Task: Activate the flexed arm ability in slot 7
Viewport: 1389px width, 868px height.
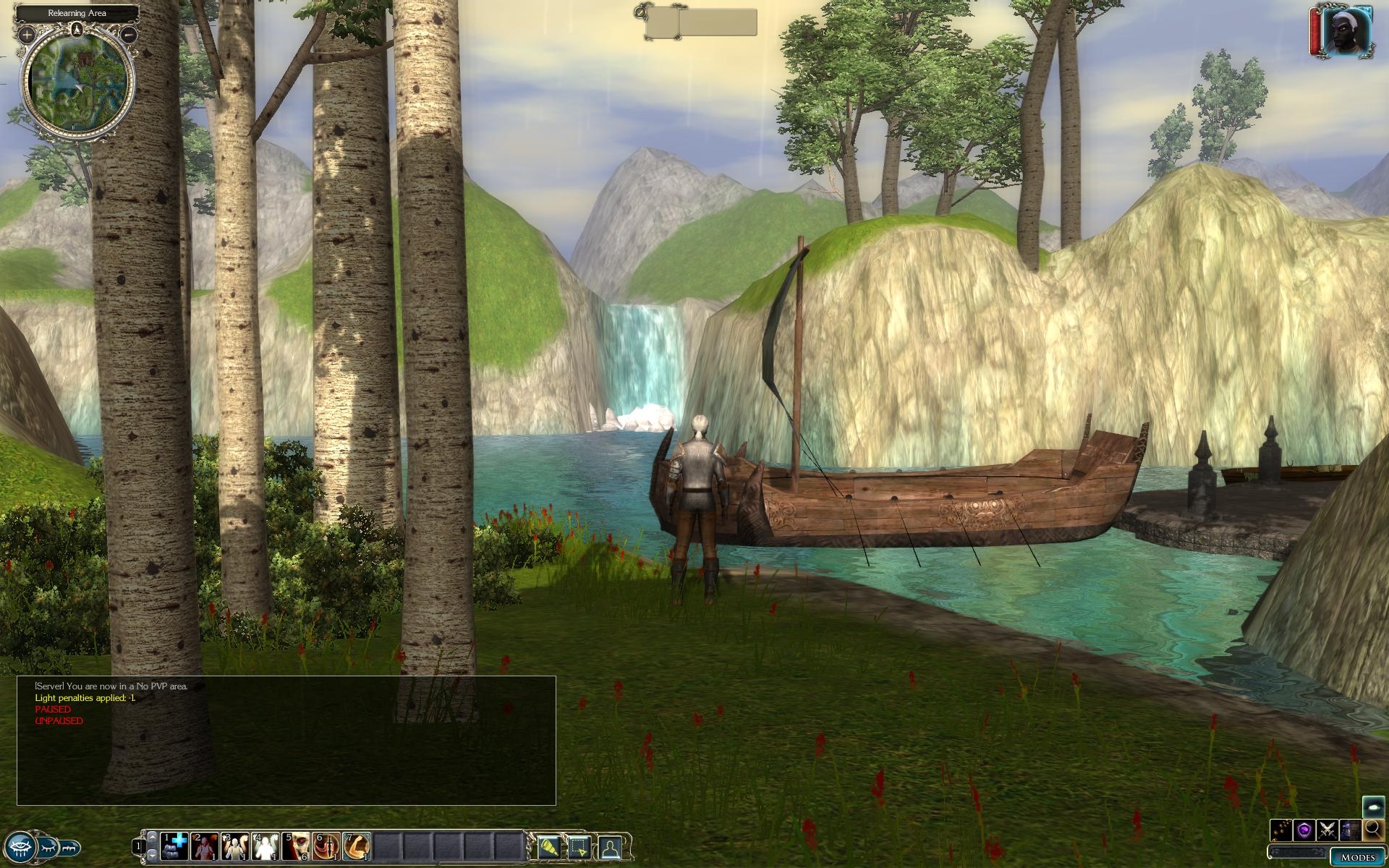Action: [x=357, y=846]
